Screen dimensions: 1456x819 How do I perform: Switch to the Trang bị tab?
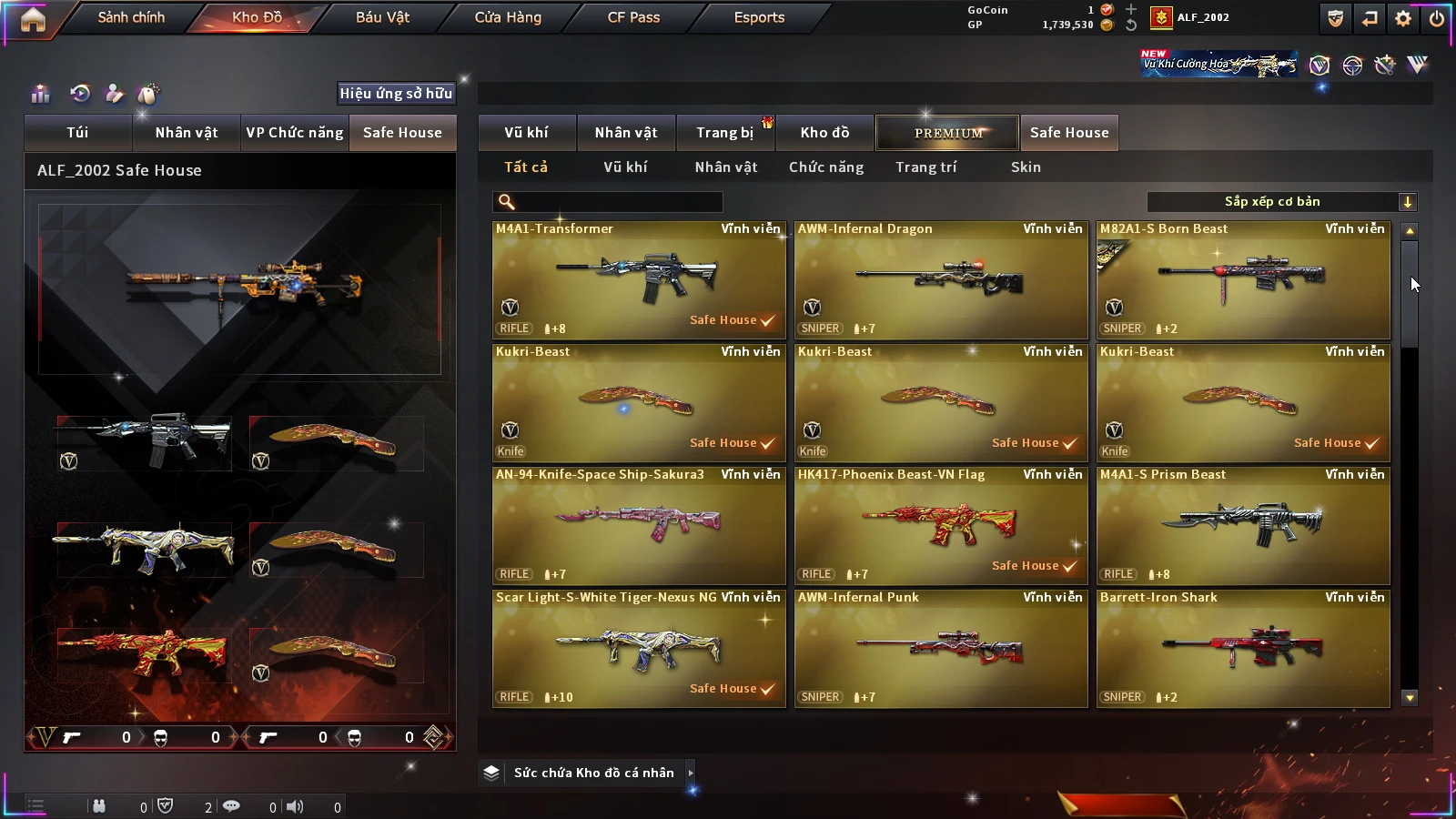point(724,133)
